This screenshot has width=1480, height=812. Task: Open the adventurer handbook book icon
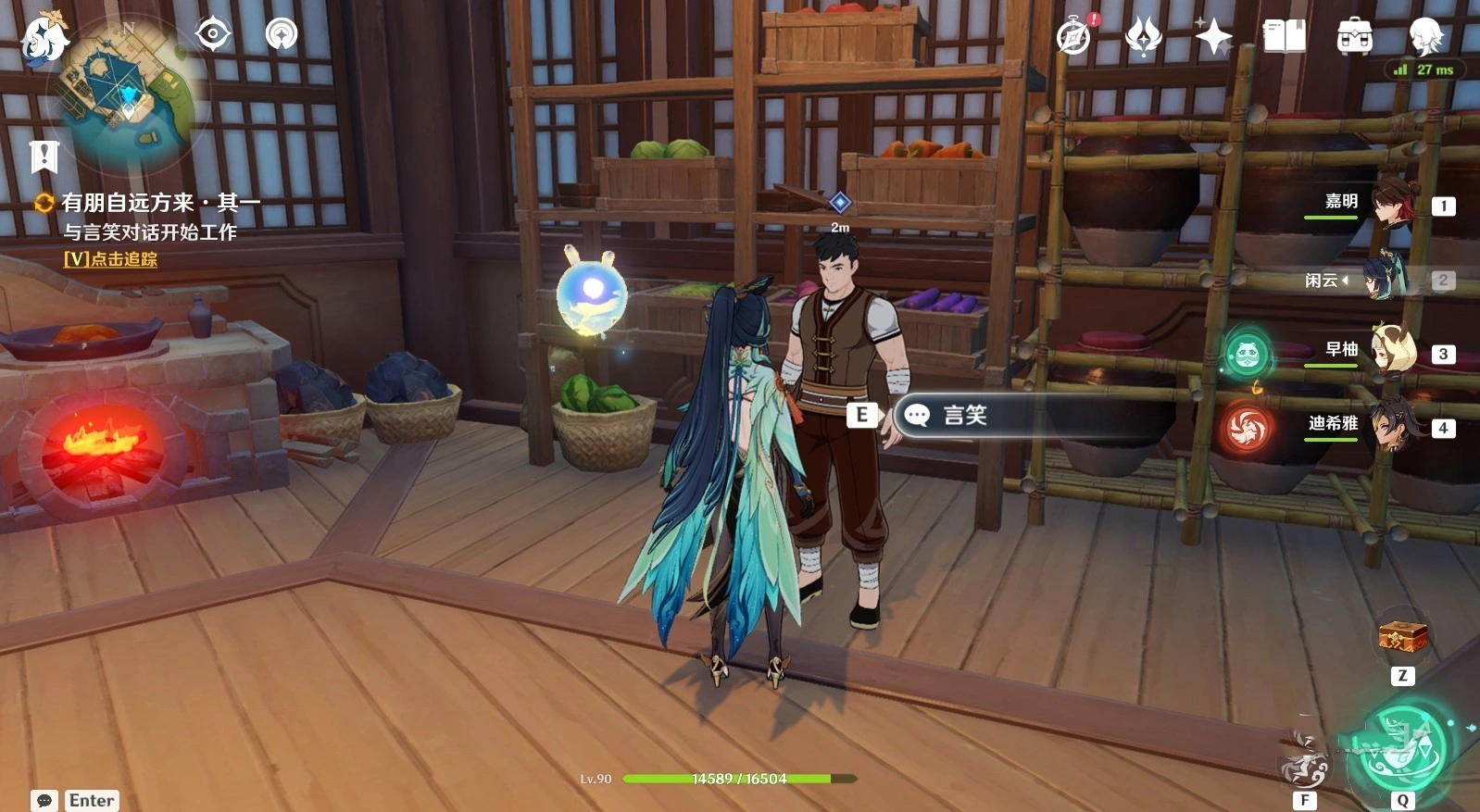(1285, 37)
